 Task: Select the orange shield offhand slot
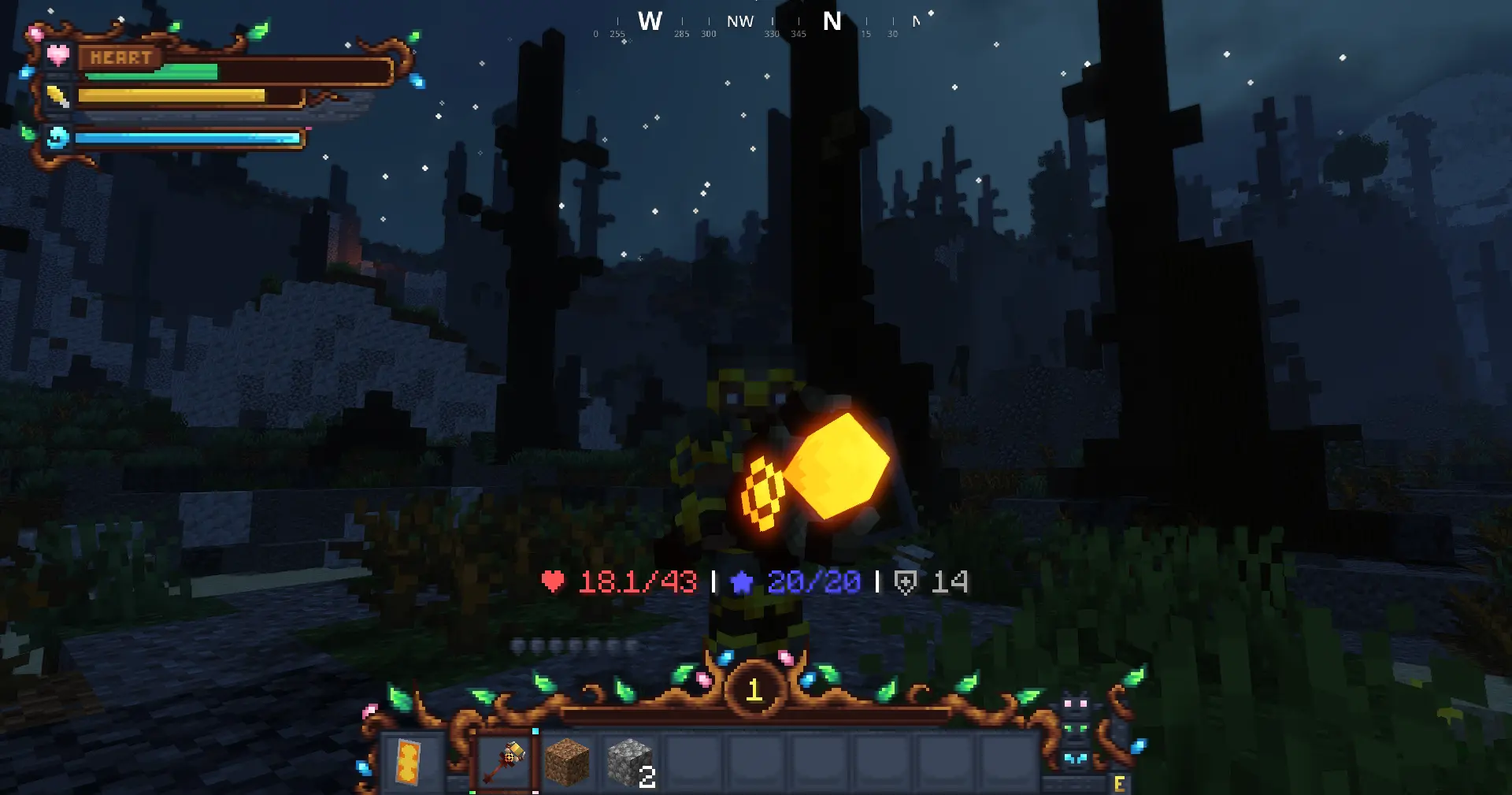(x=409, y=762)
